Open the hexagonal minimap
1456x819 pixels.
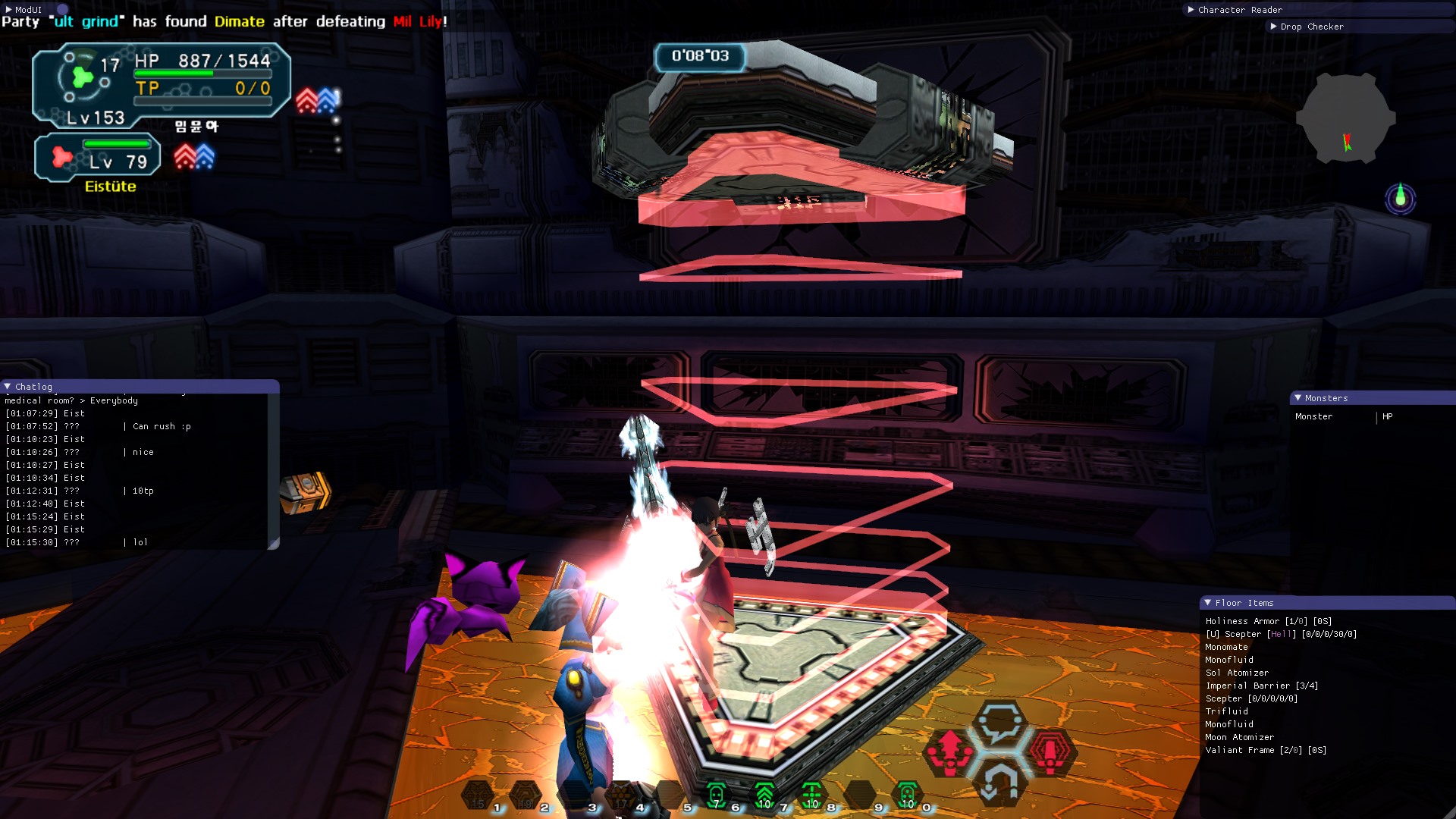[1345, 119]
